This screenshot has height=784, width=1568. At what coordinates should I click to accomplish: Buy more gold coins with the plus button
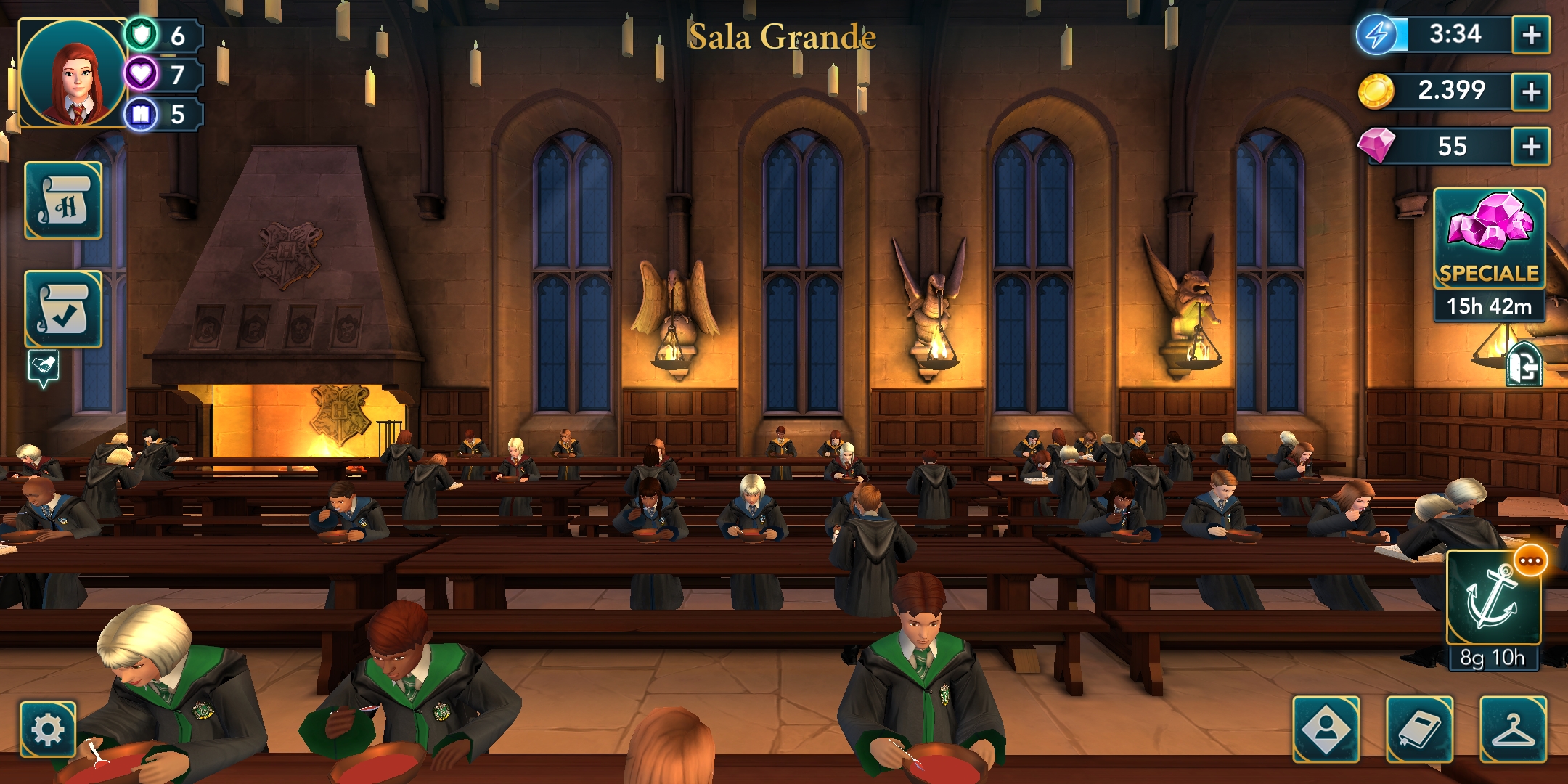point(1531,91)
